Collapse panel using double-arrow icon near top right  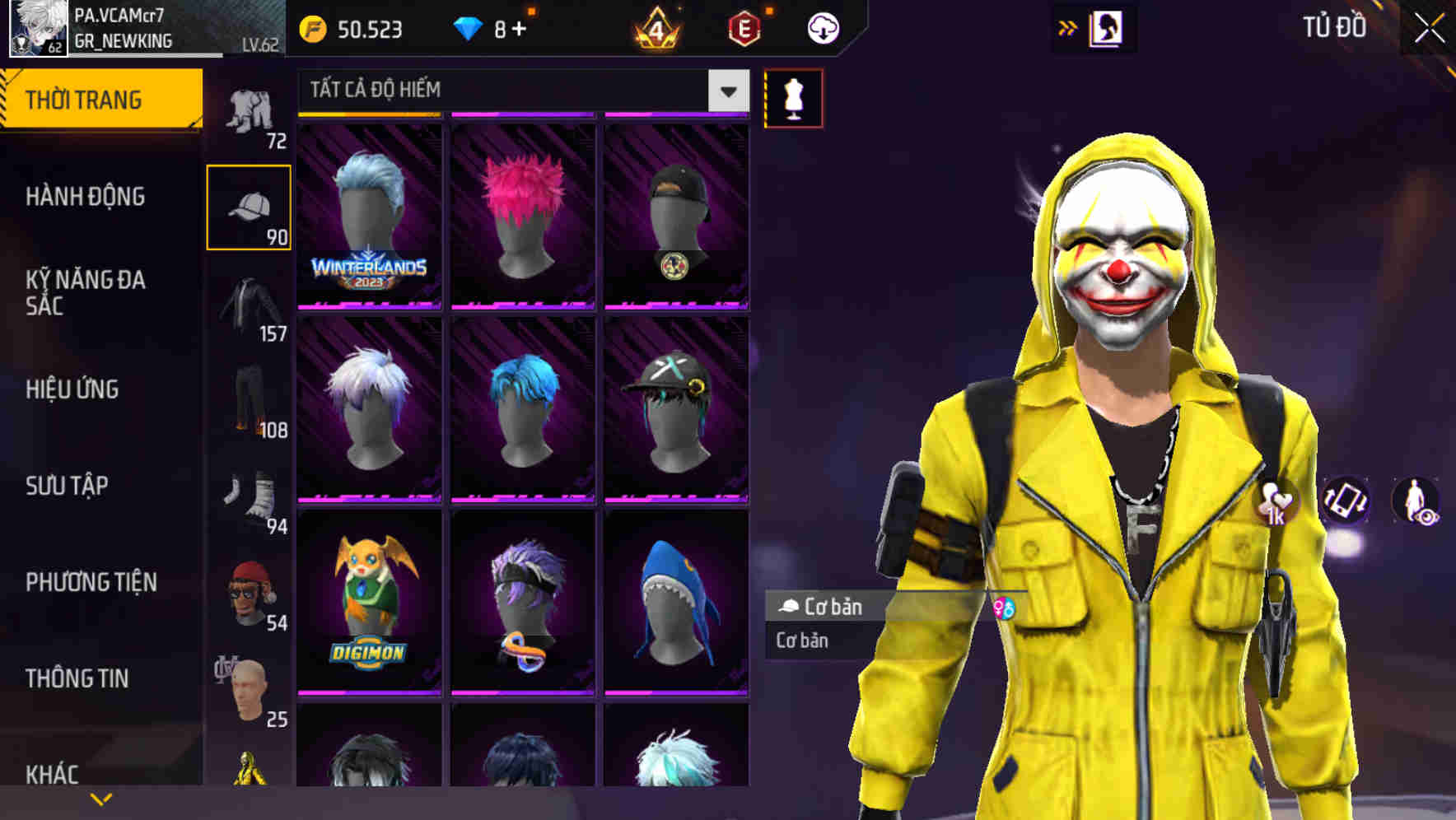pos(1068,27)
